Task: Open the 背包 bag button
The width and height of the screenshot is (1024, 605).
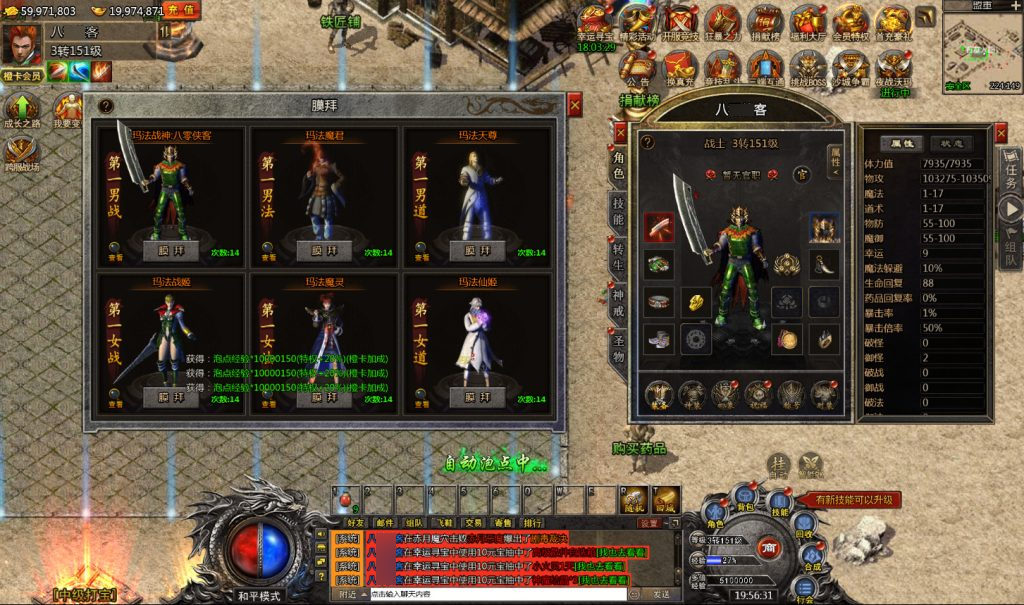Action: click(x=743, y=495)
